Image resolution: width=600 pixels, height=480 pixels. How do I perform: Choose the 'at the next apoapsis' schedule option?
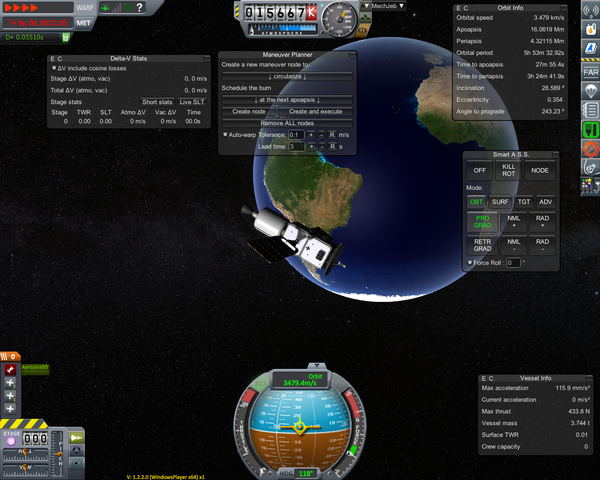click(x=288, y=100)
